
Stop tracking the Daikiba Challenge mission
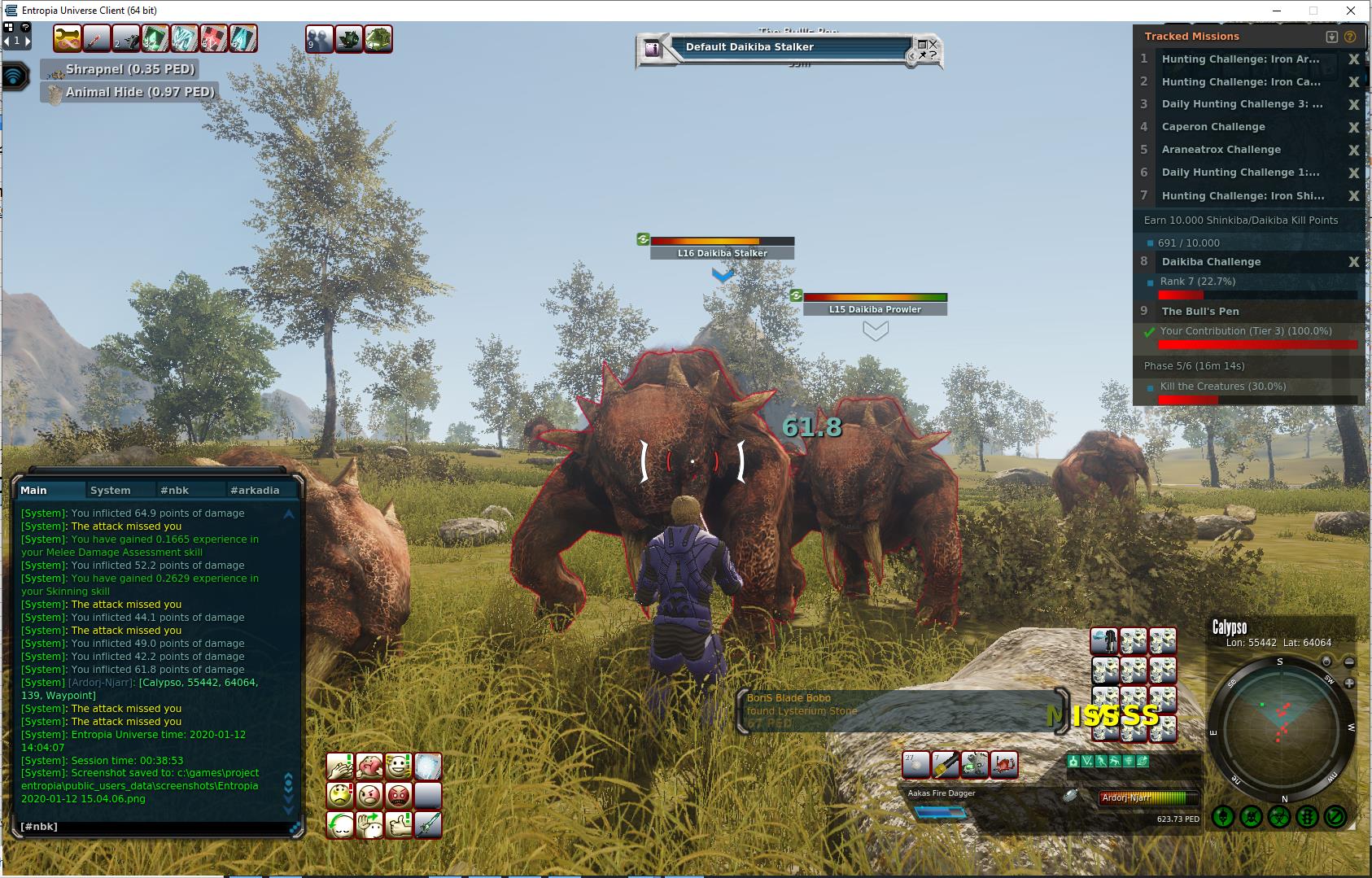click(1354, 262)
